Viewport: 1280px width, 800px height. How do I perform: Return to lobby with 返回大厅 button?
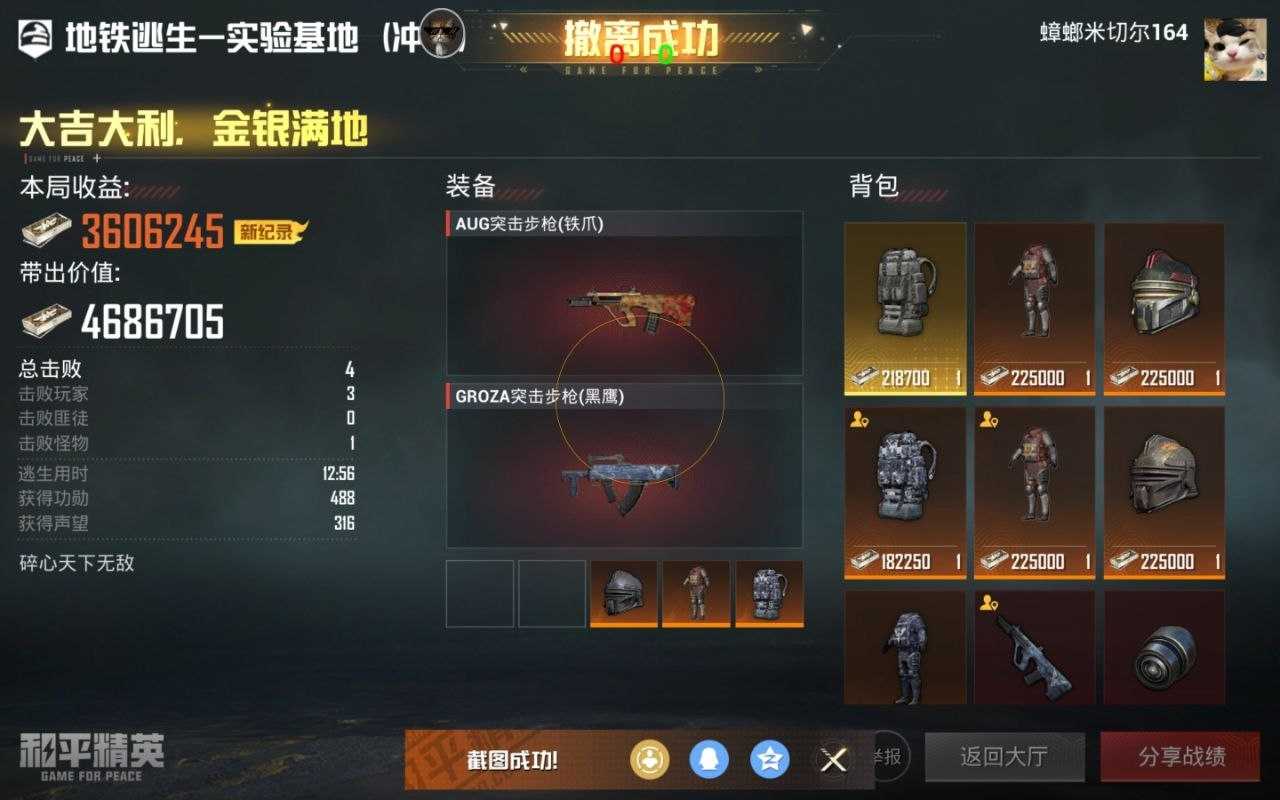click(1004, 757)
